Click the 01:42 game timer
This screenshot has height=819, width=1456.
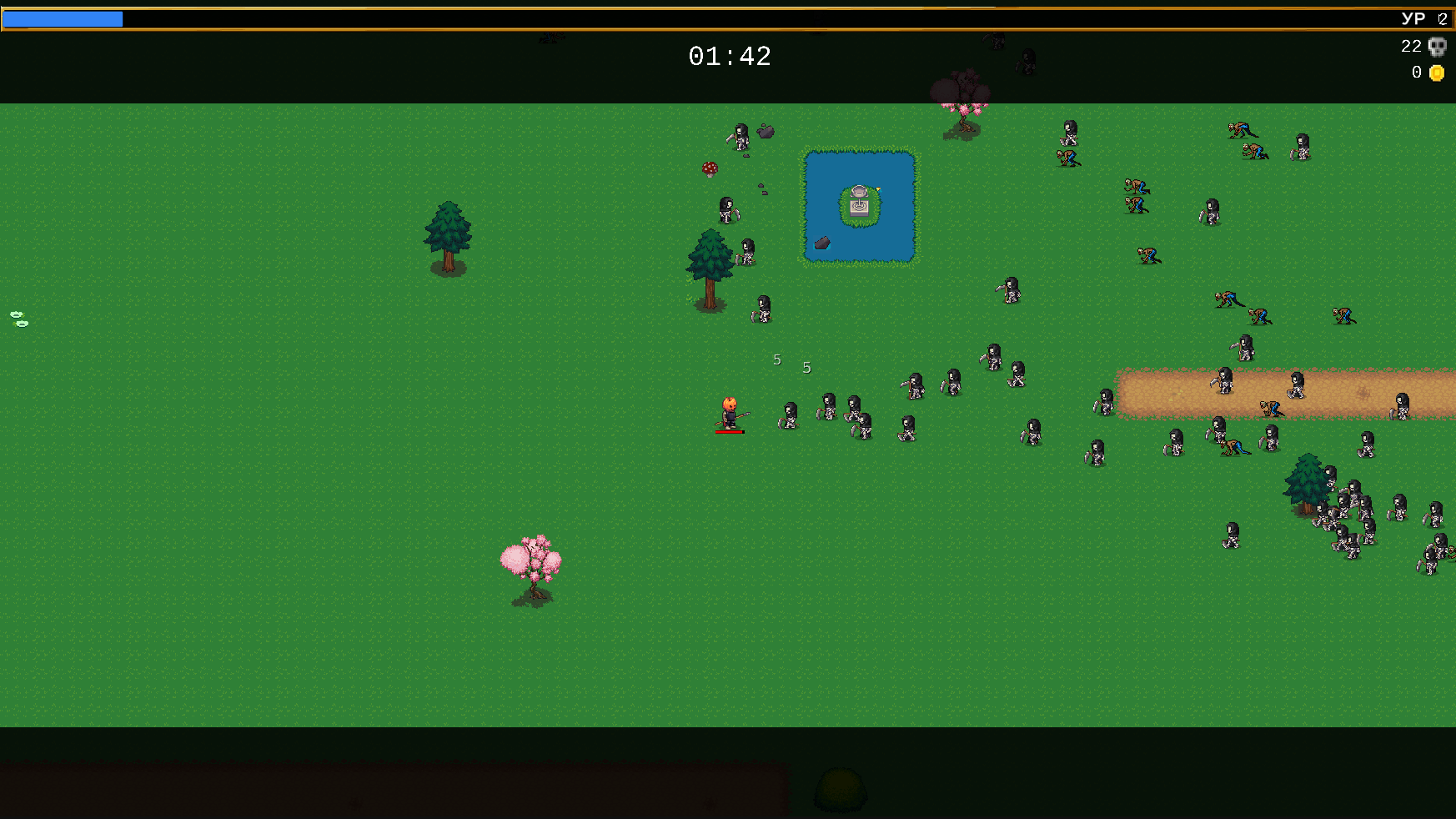coord(730,57)
